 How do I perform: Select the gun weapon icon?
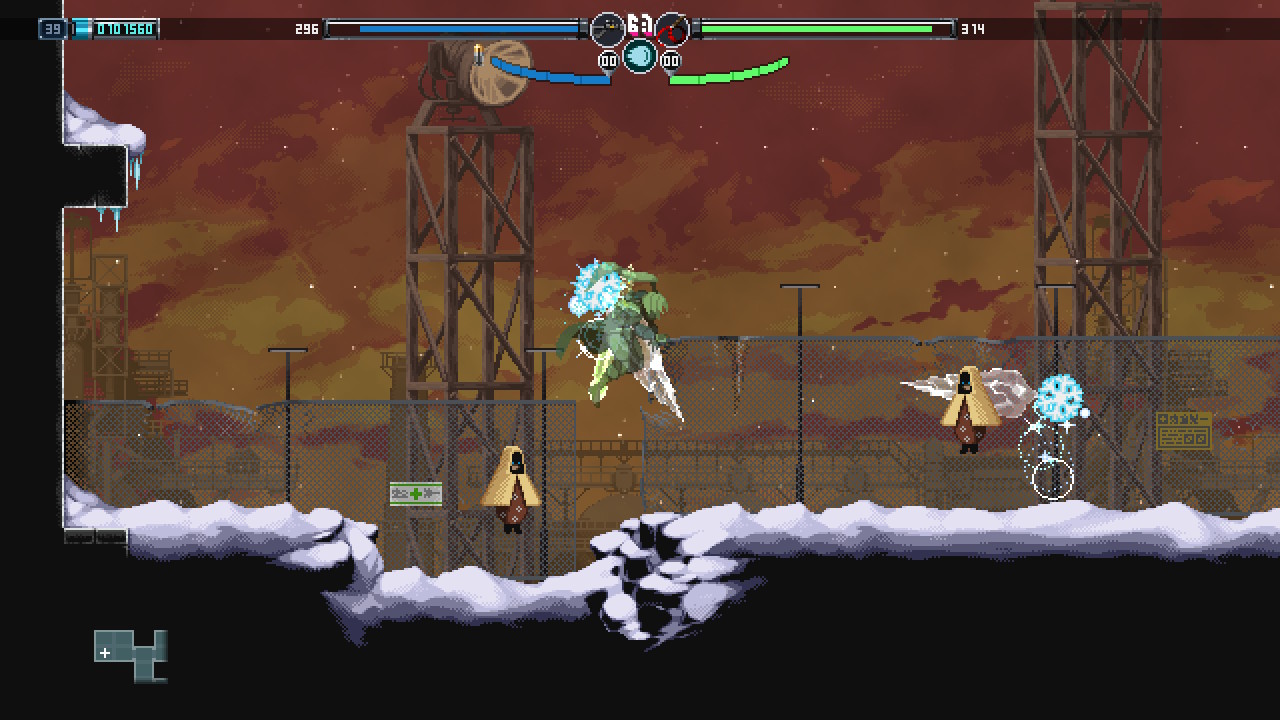click(607, 30)
